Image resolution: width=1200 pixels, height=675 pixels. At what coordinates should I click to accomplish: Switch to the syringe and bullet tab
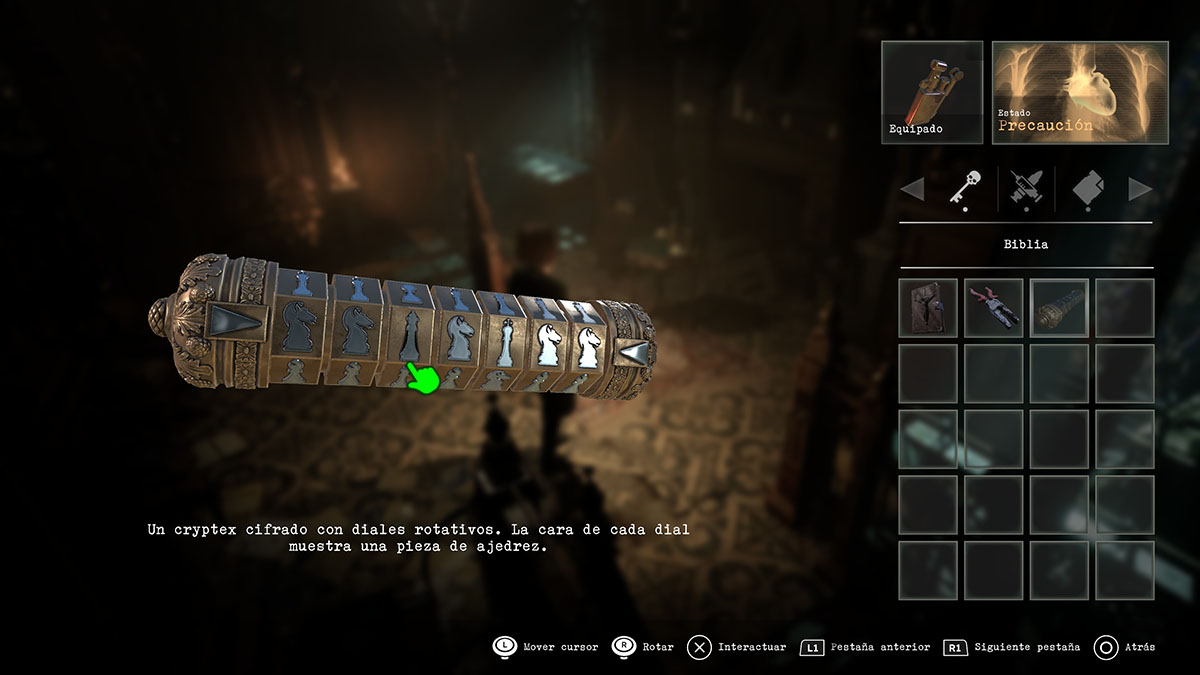click(1027, 188)
